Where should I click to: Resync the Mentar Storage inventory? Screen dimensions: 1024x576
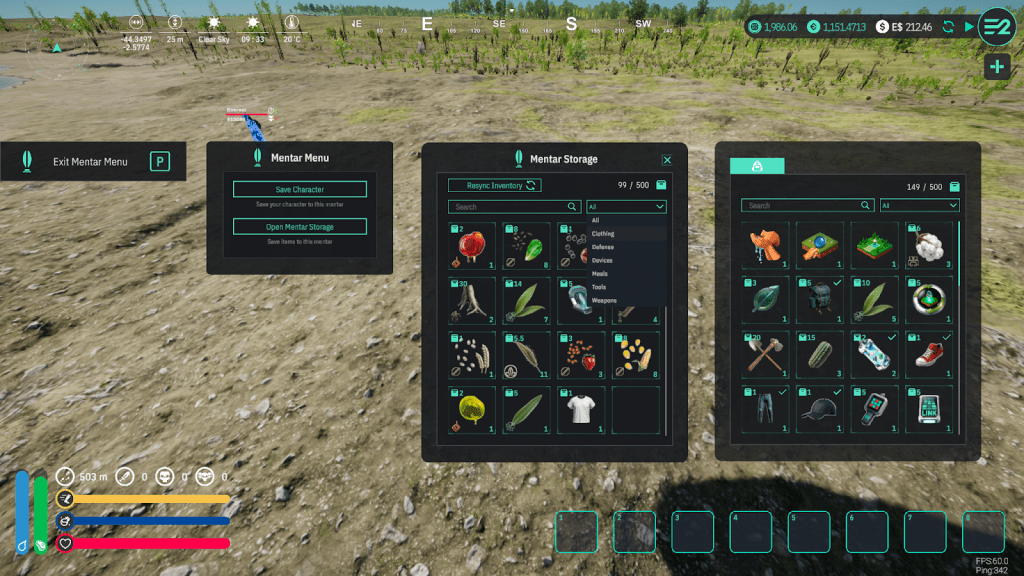click(x=494, y=185)
